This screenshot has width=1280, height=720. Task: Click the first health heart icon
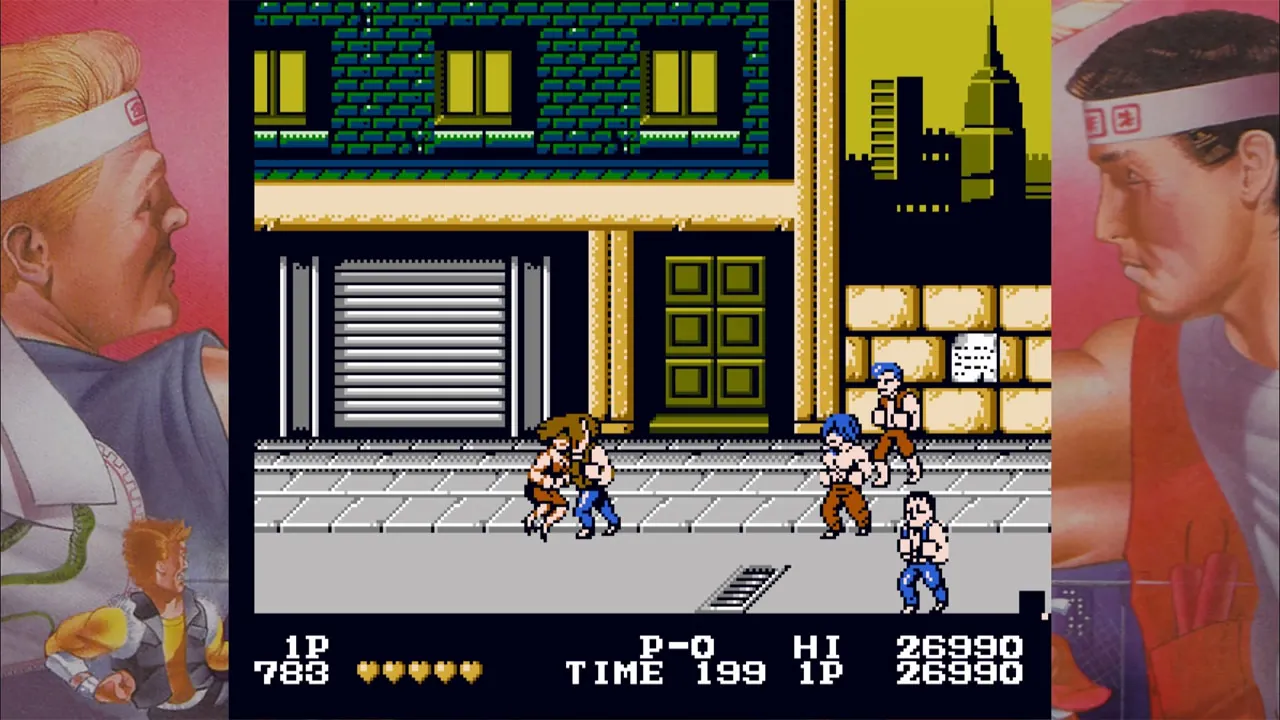(x=368, y=672)
